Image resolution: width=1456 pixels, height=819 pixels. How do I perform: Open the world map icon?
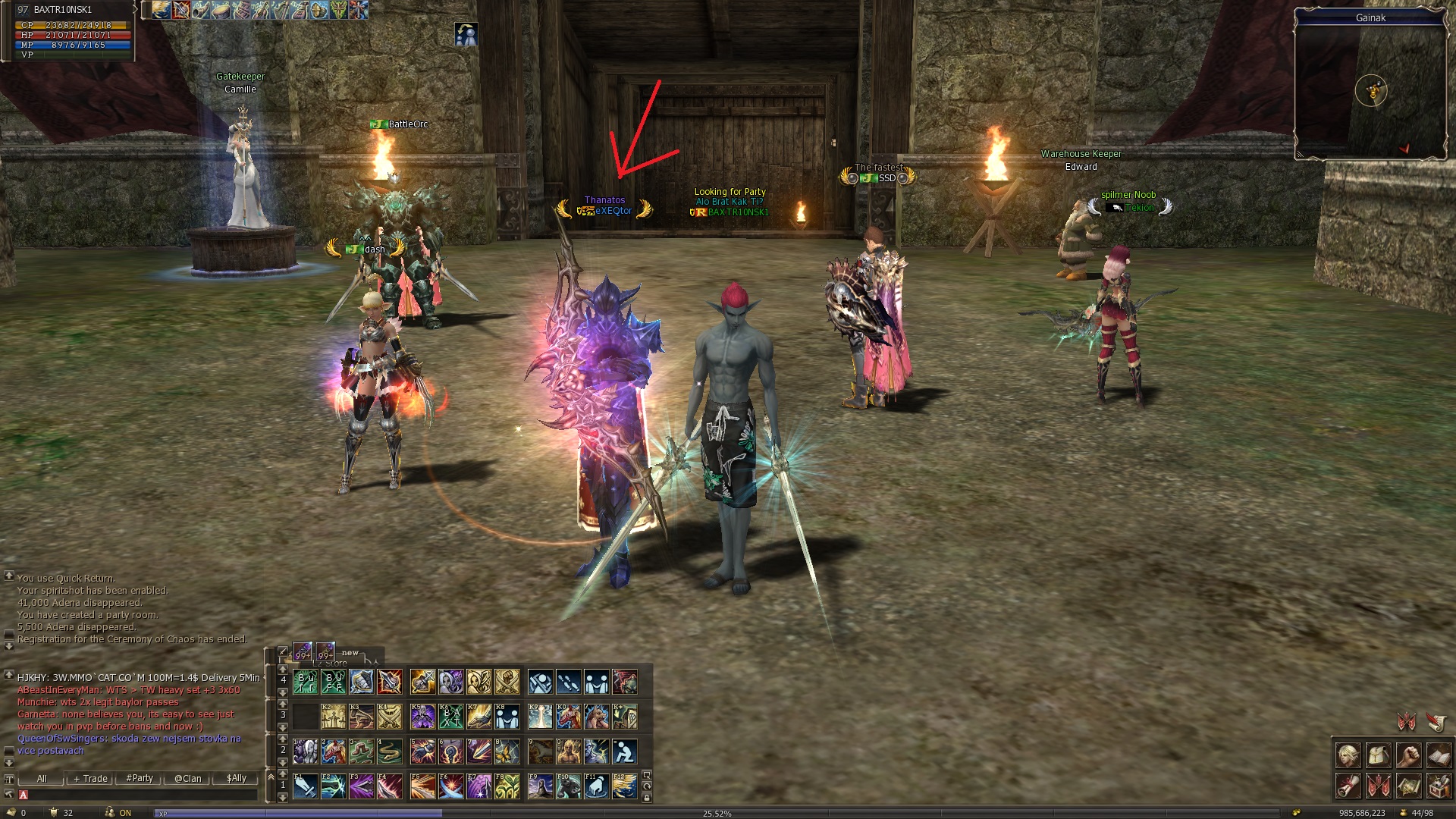click(1408, 786)
